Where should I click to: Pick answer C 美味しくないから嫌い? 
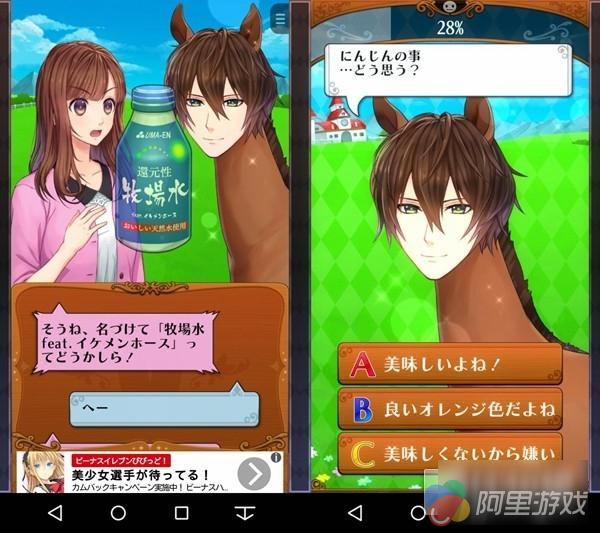click(449, 453)
